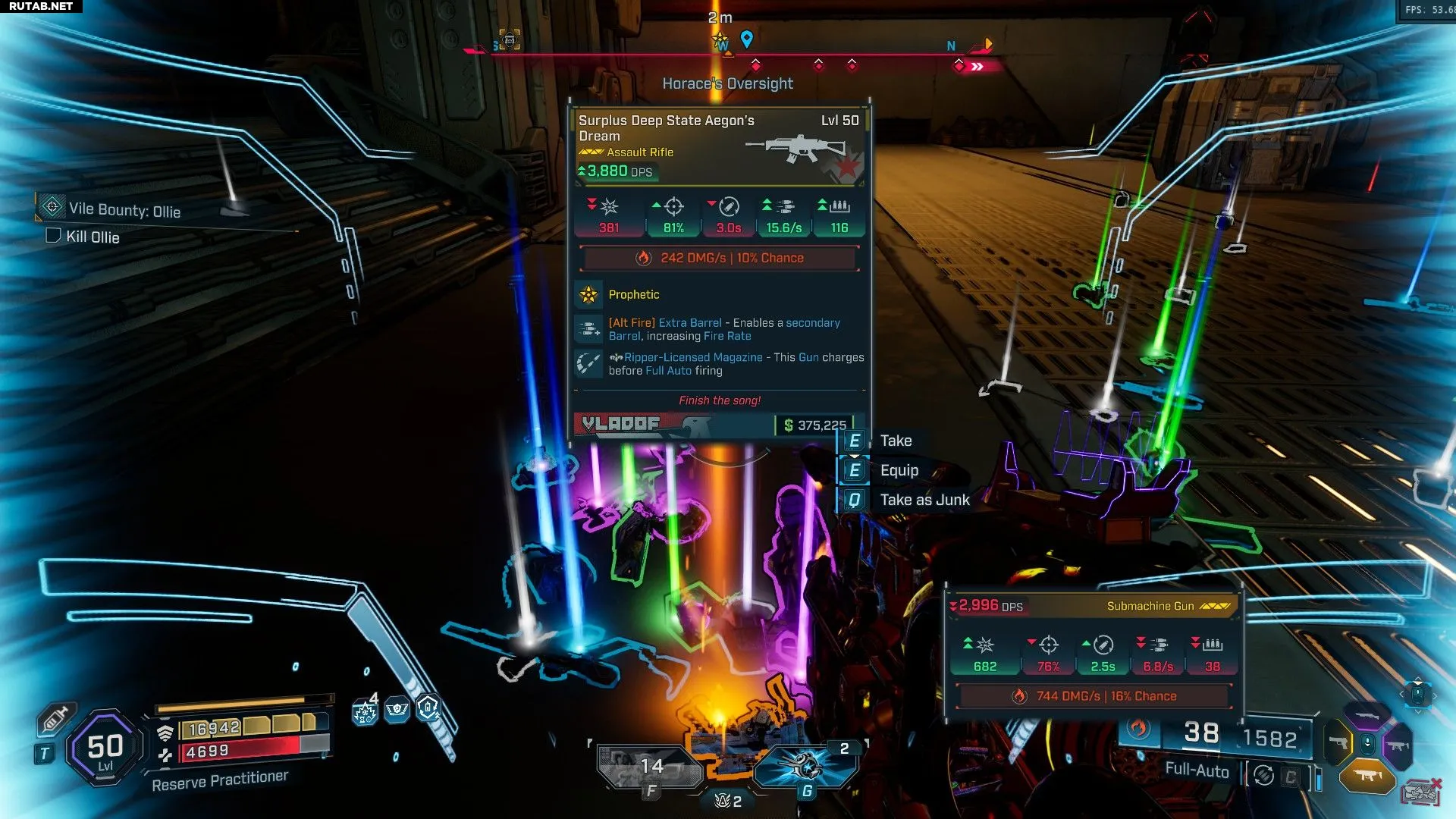Viewport: 1456px width, 819px height.
Task: Select the Equip option
Action: (899, 470)
